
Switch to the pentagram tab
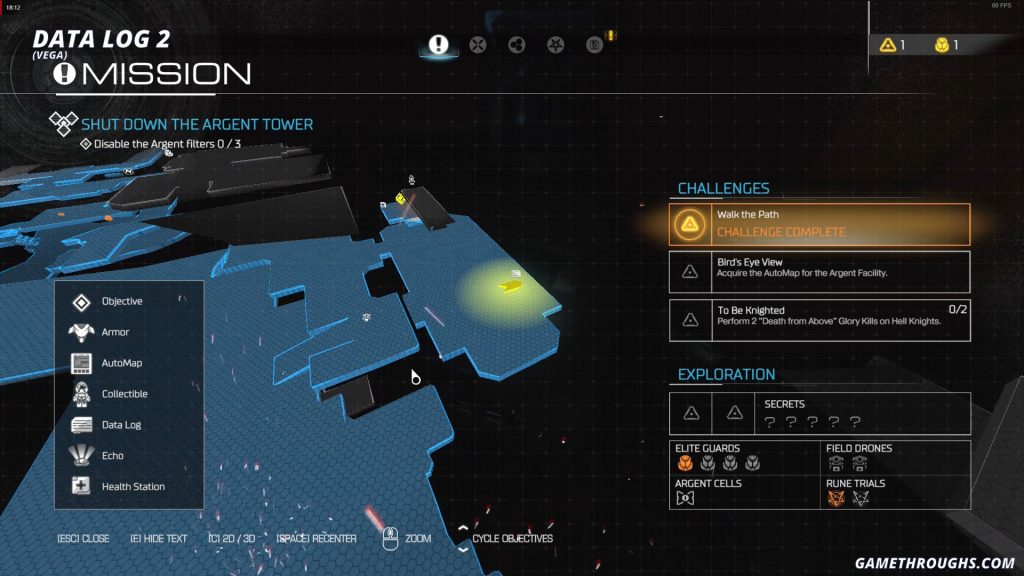click(x=556, y=44)
